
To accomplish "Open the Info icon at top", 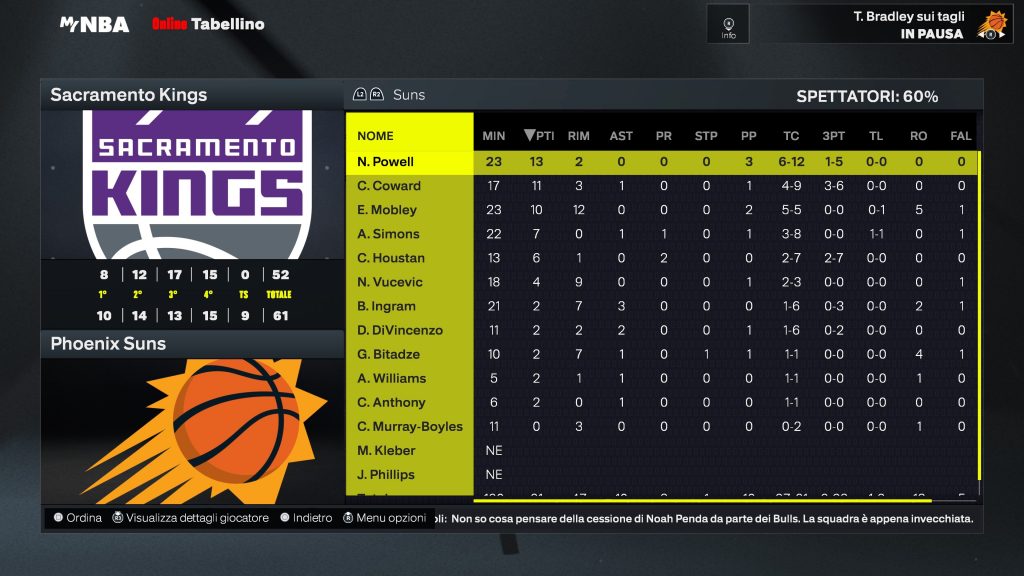I will [728, 24].
